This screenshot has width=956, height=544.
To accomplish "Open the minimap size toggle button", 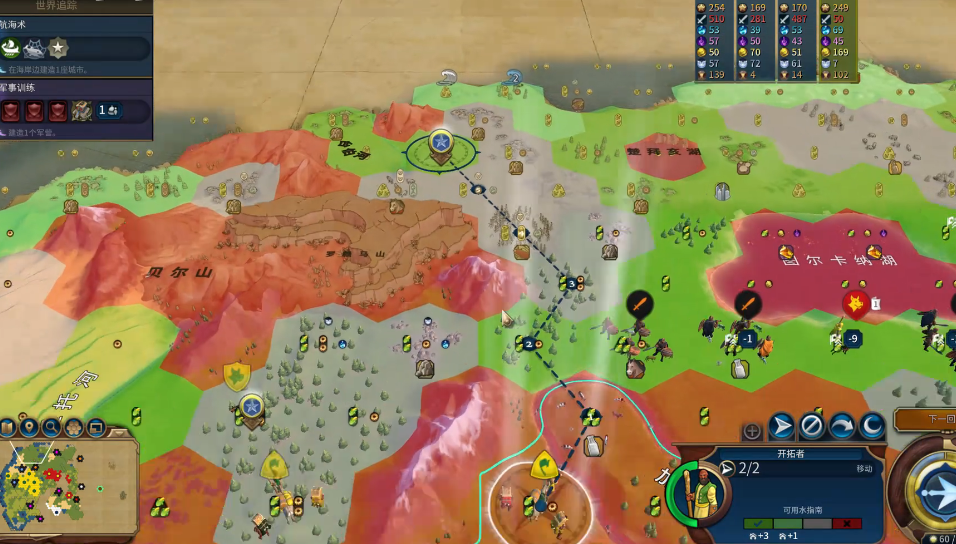I will 96,427.
